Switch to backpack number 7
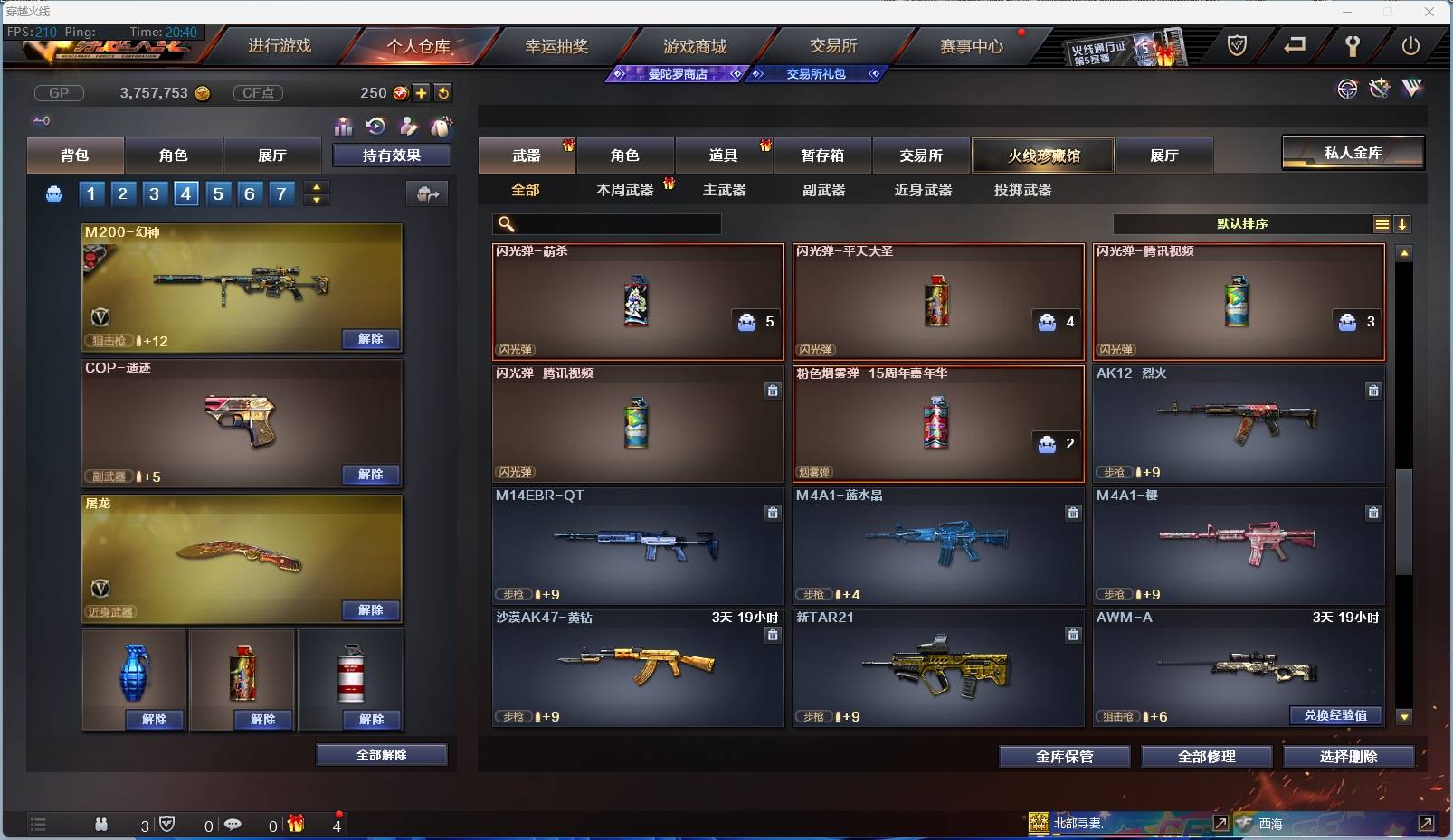1453x840 pixels. [x=281, y=193]
